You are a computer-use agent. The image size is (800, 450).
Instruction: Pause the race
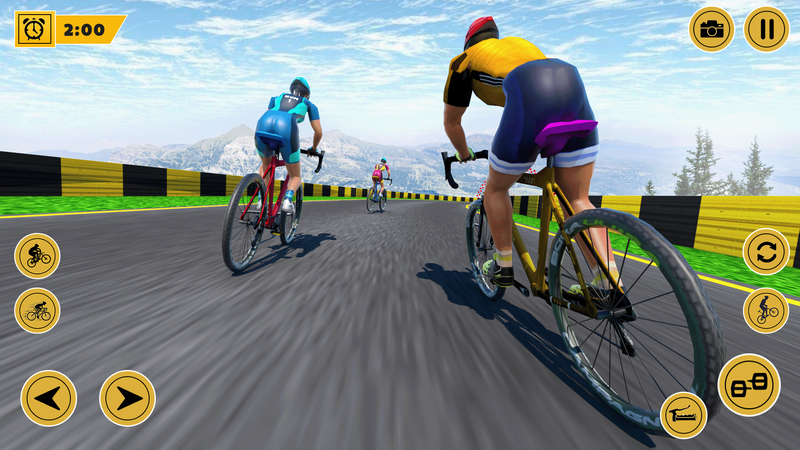pyautogui.click(x=766, y=29)
